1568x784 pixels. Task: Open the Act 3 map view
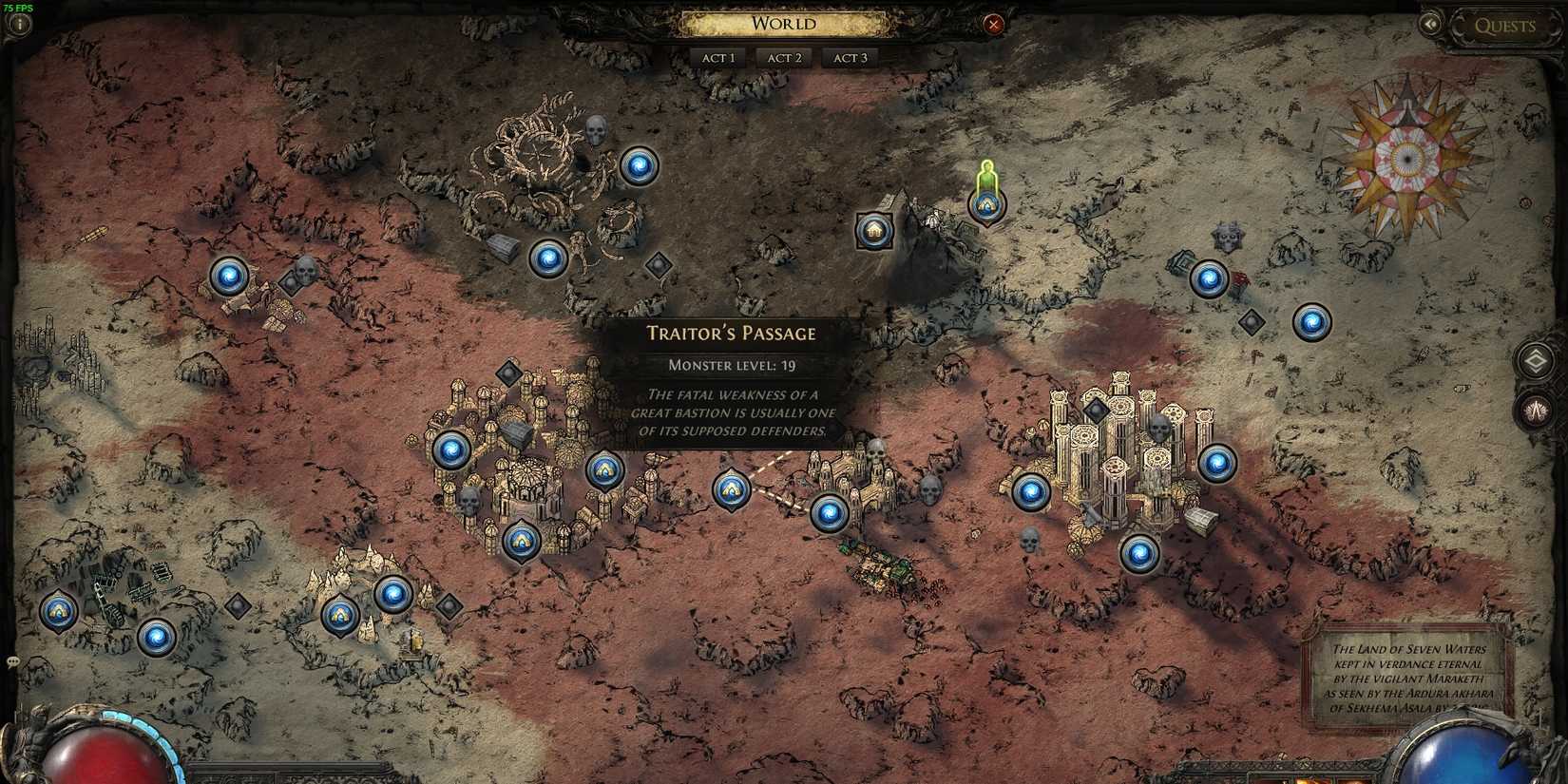849,58
